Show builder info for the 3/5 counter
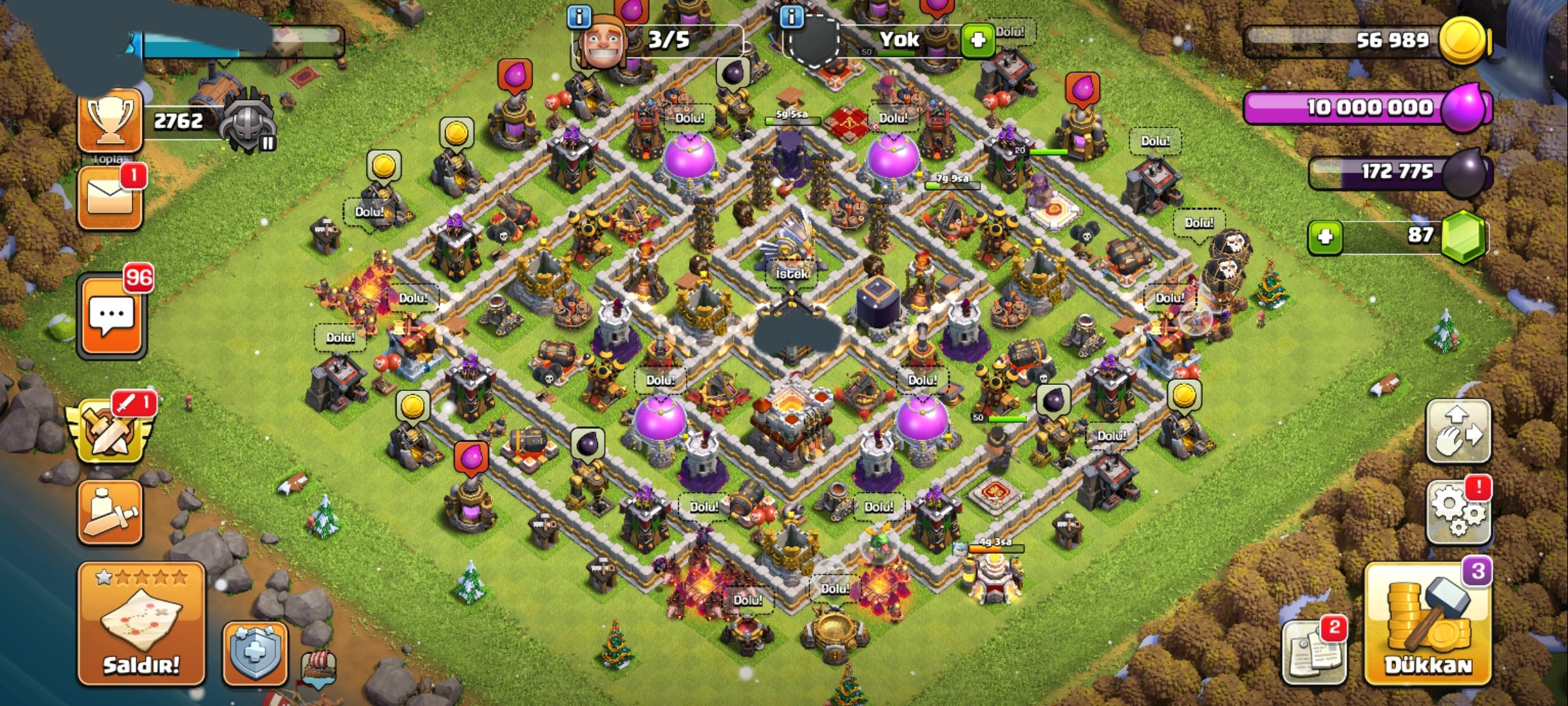 (x=579, y=17)
